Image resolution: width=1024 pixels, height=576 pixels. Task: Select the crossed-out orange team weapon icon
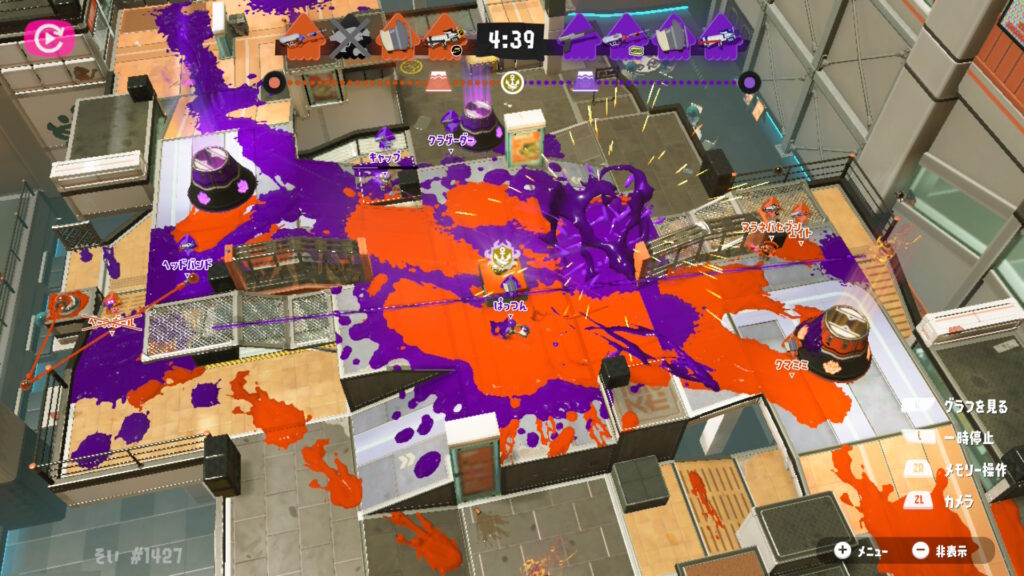349,40
